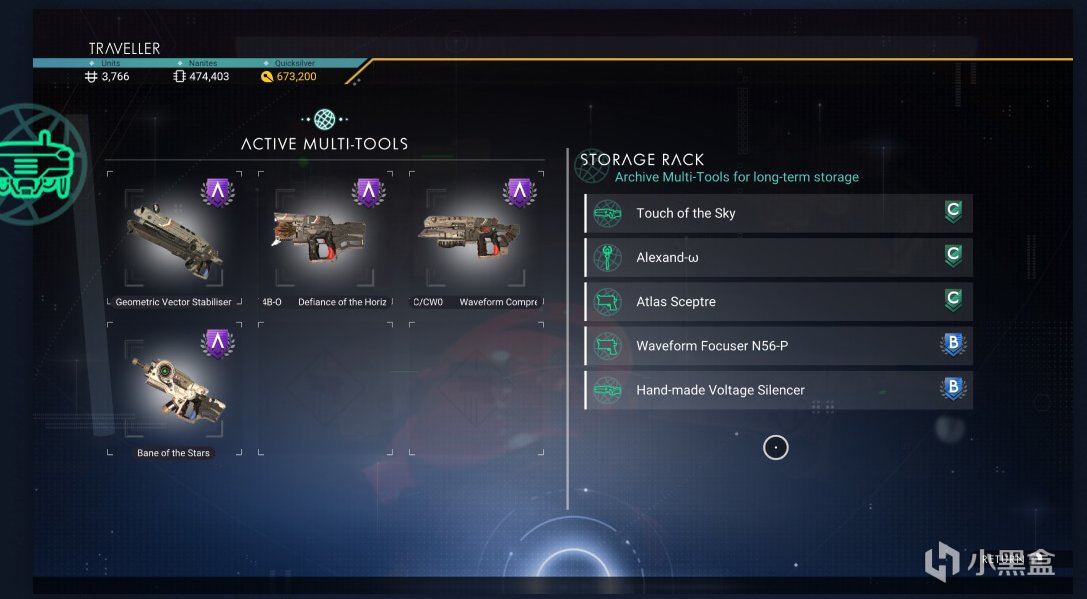This screenshot has width=1087, height=599.
Task: Select the Alexand-ω storage row
Action: pyautogui.click(x=777, y=257)
